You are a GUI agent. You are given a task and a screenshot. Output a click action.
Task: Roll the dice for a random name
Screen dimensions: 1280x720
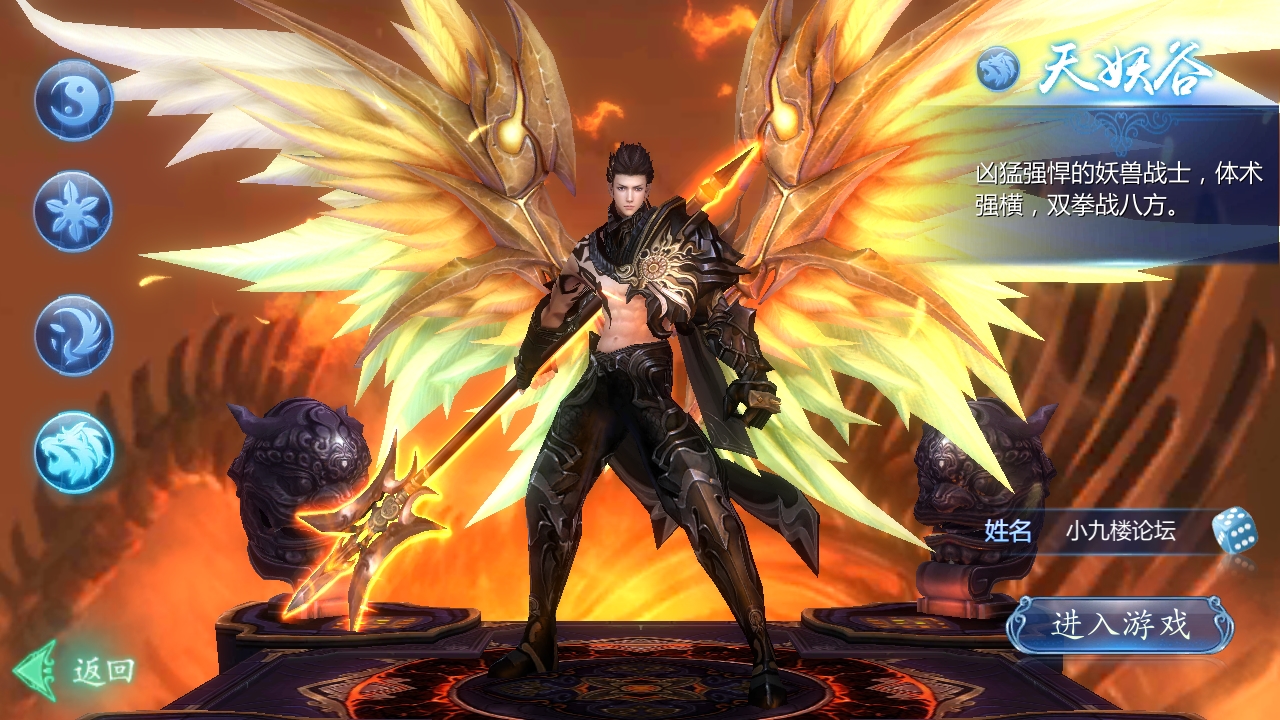pos(1233,530)
